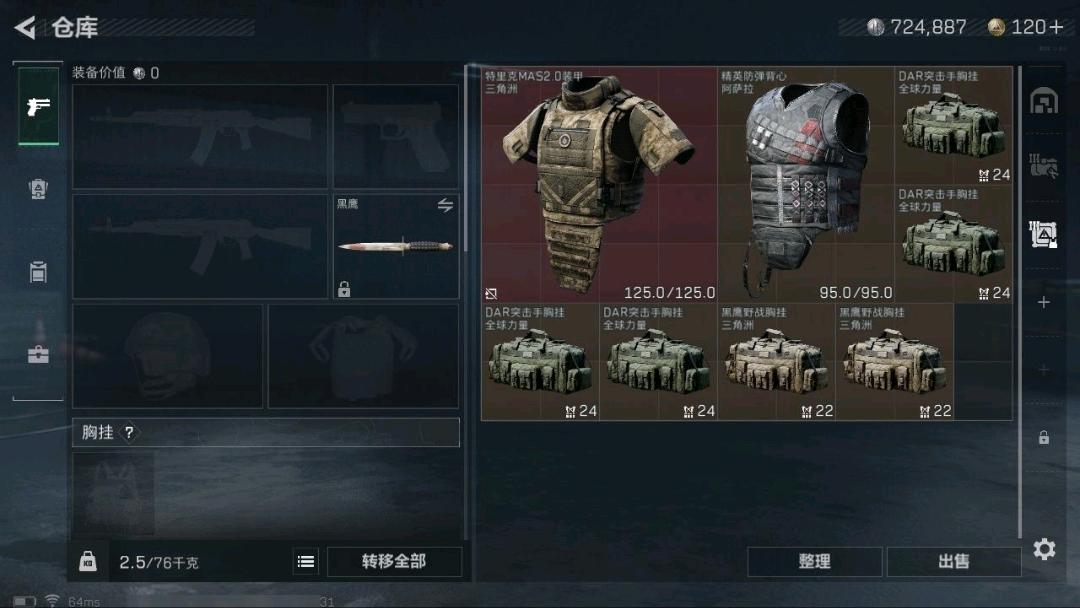Click the locked storage slot padlock icon
Viewport: 1080px width, 608px height.
1044,438
